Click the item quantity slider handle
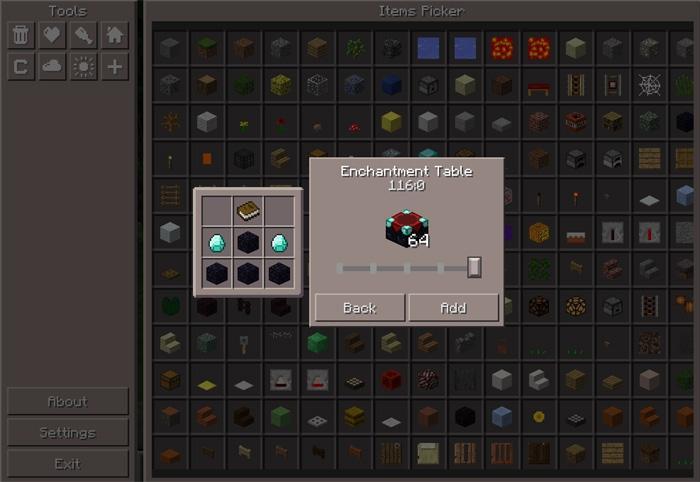Image resolution: width=700 pixels, height=482 pixels. point(474,266)
